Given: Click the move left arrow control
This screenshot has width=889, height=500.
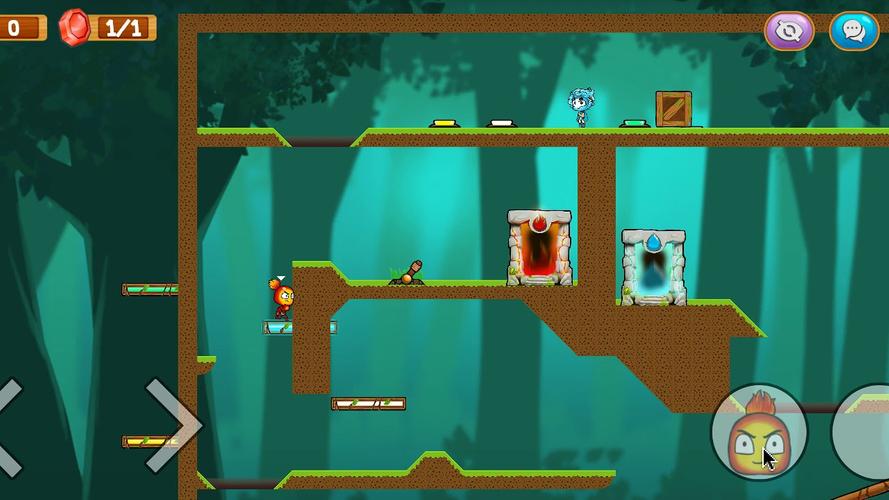Looking at the screenshot, I should (10, 427).
